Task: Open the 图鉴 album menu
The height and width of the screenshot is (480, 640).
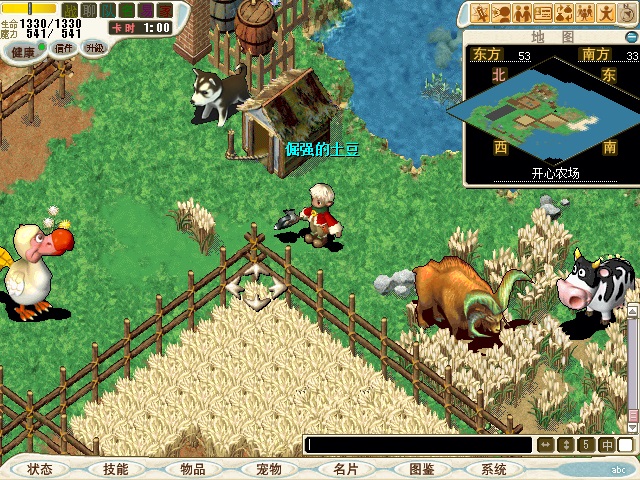Action: (x=421, y=469)
